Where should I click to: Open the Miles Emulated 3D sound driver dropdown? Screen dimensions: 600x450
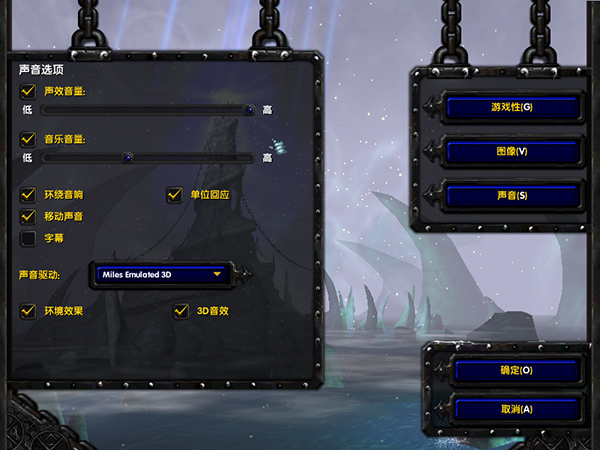click(x=160, y=272)
